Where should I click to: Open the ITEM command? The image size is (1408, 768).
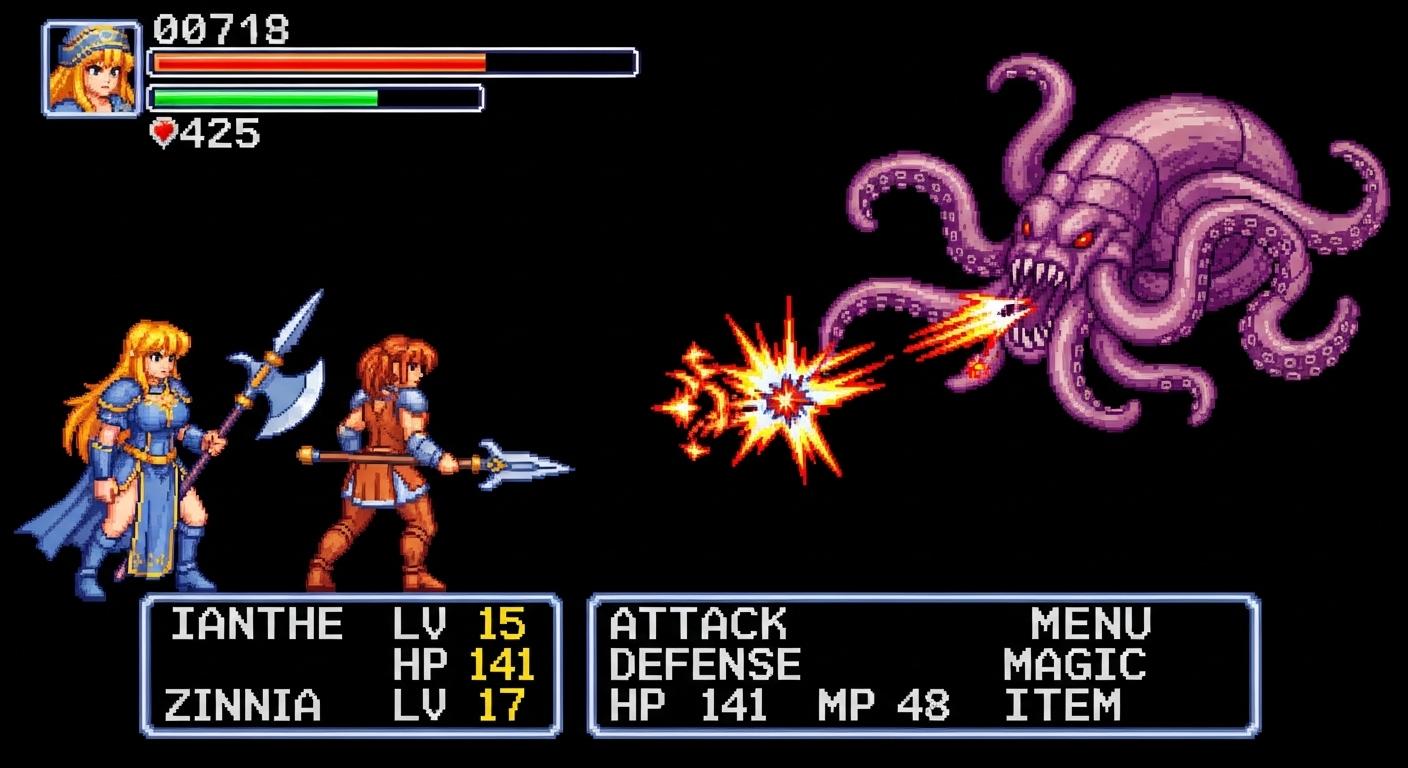[x=1063, y=706]
